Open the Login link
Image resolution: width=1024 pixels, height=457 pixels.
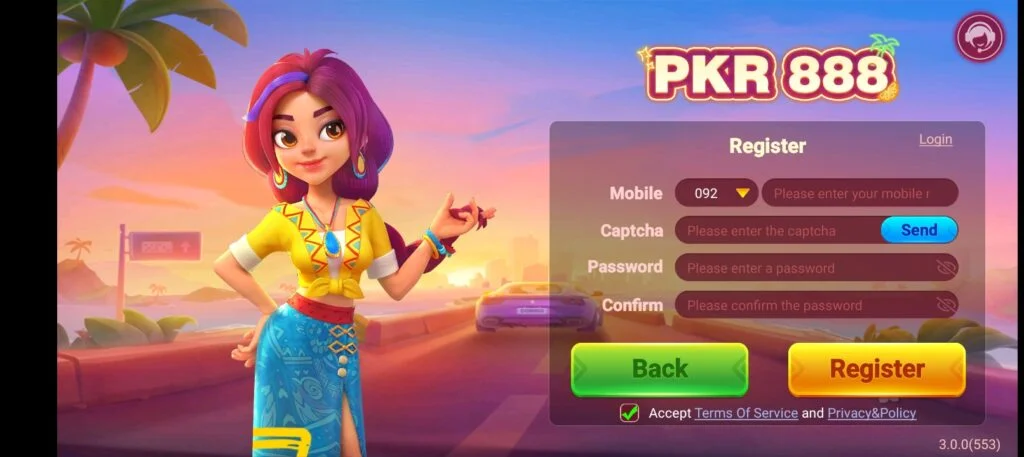pyautogui.click(x=935, y=139)
